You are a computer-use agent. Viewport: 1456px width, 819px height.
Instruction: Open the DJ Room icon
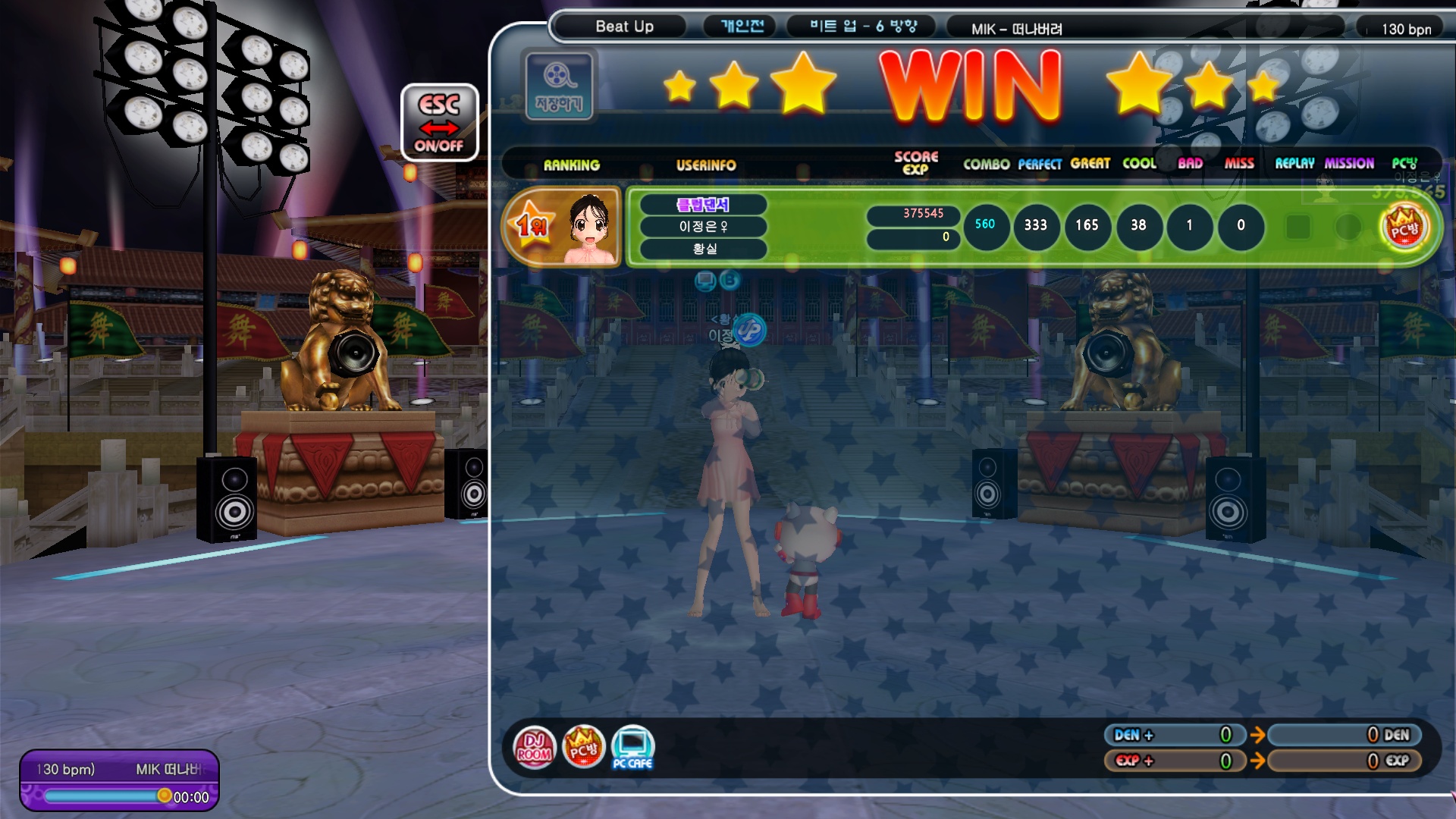pos(534,747)
